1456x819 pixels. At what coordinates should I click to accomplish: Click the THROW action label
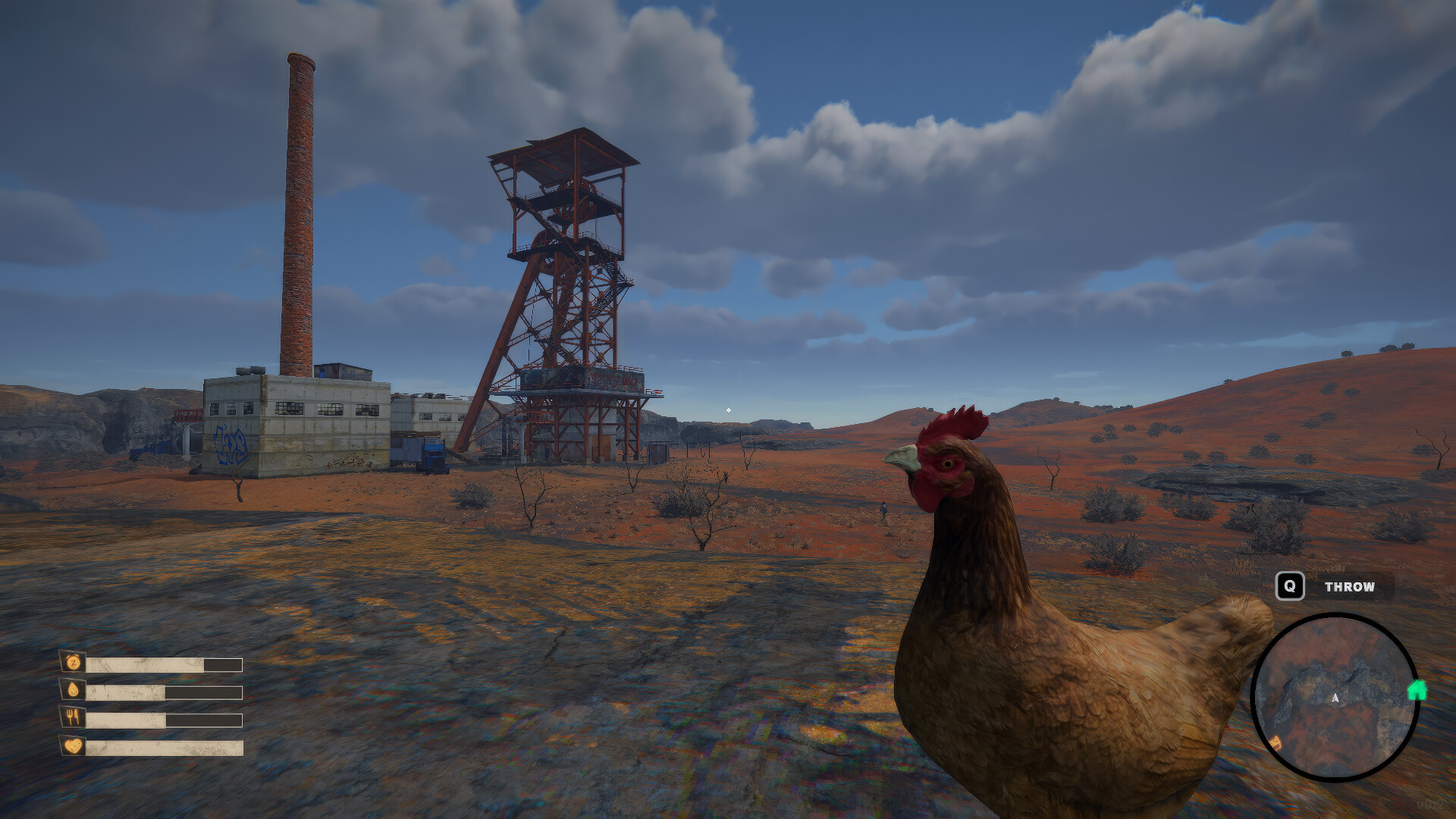click(x=1350, y=586)
